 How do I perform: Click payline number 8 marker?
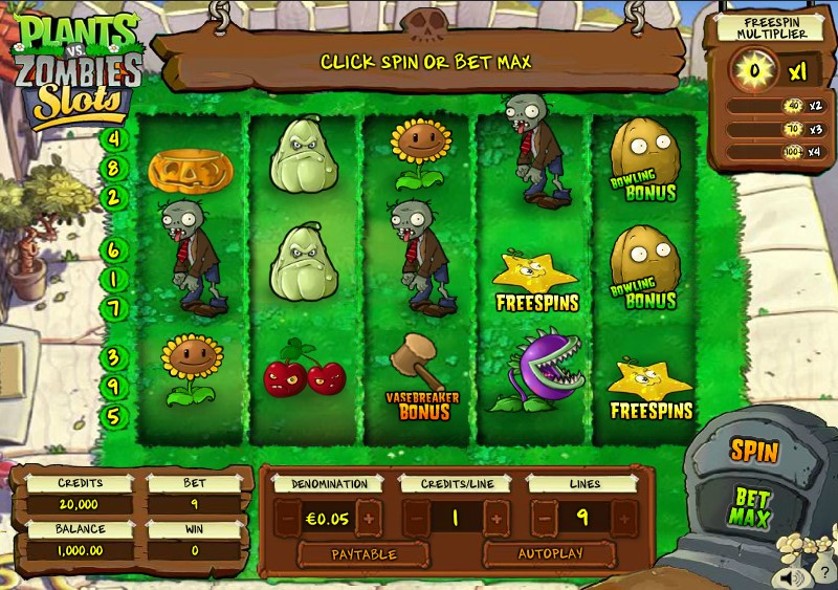click(114, 168)
